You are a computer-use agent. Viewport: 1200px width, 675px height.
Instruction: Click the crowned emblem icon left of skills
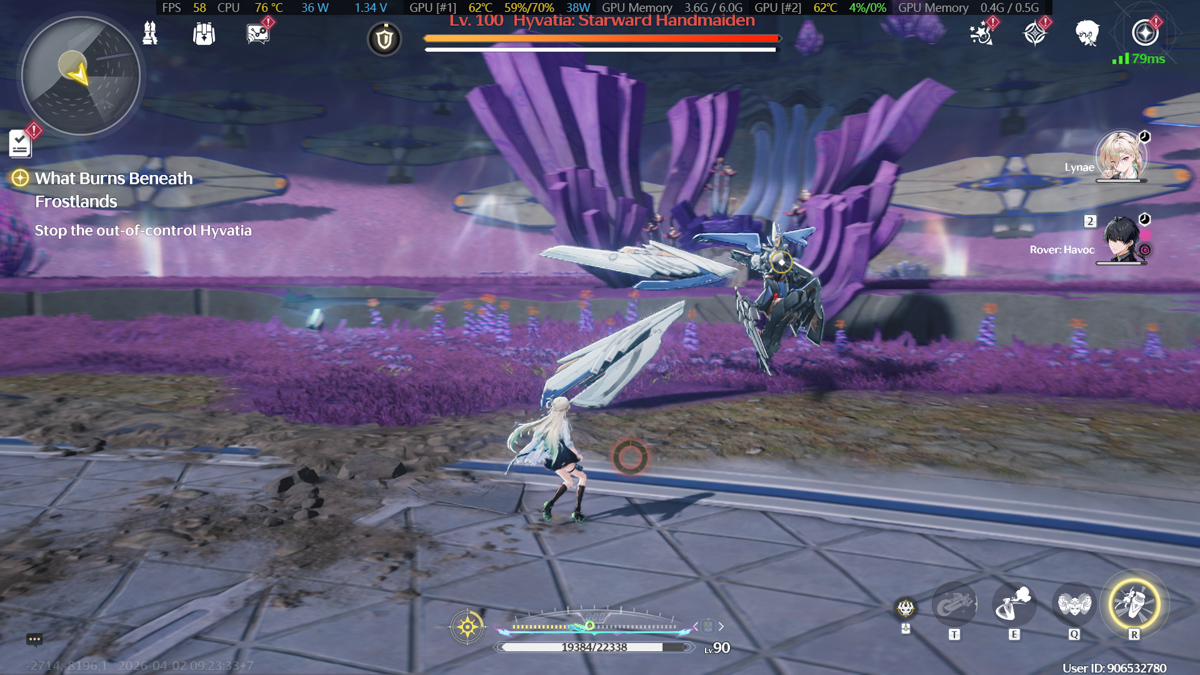click(905, 609)
